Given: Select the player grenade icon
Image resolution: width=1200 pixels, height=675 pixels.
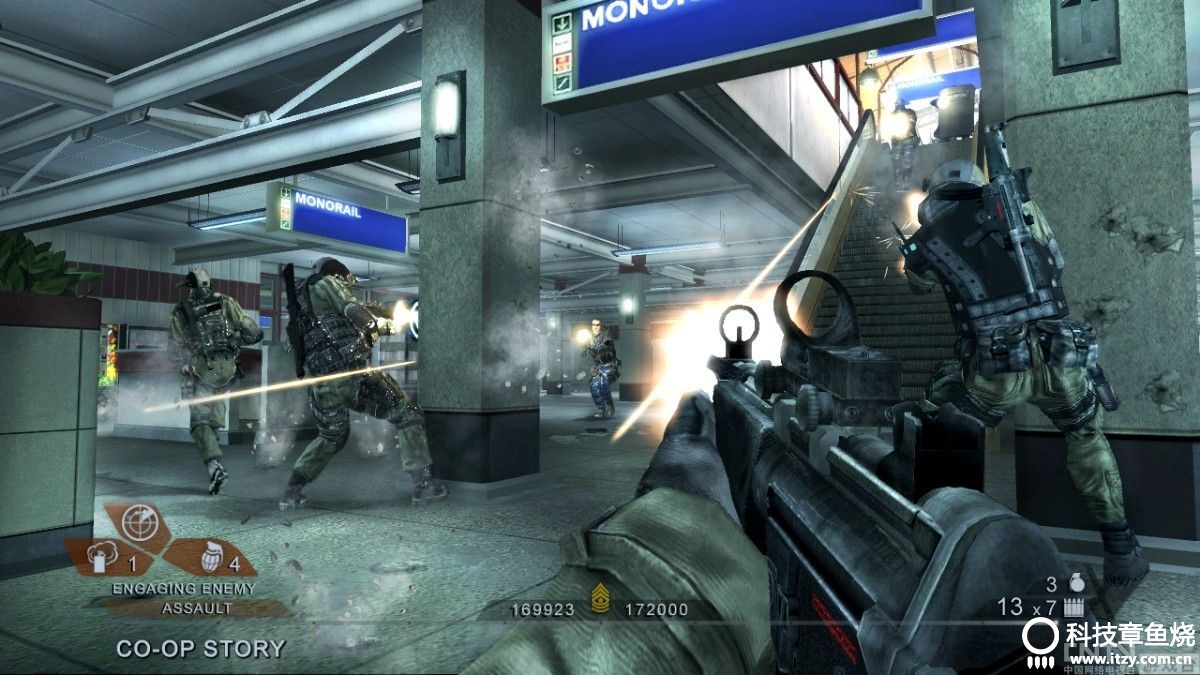Looking at the screenshot, I should point(1077,583).
